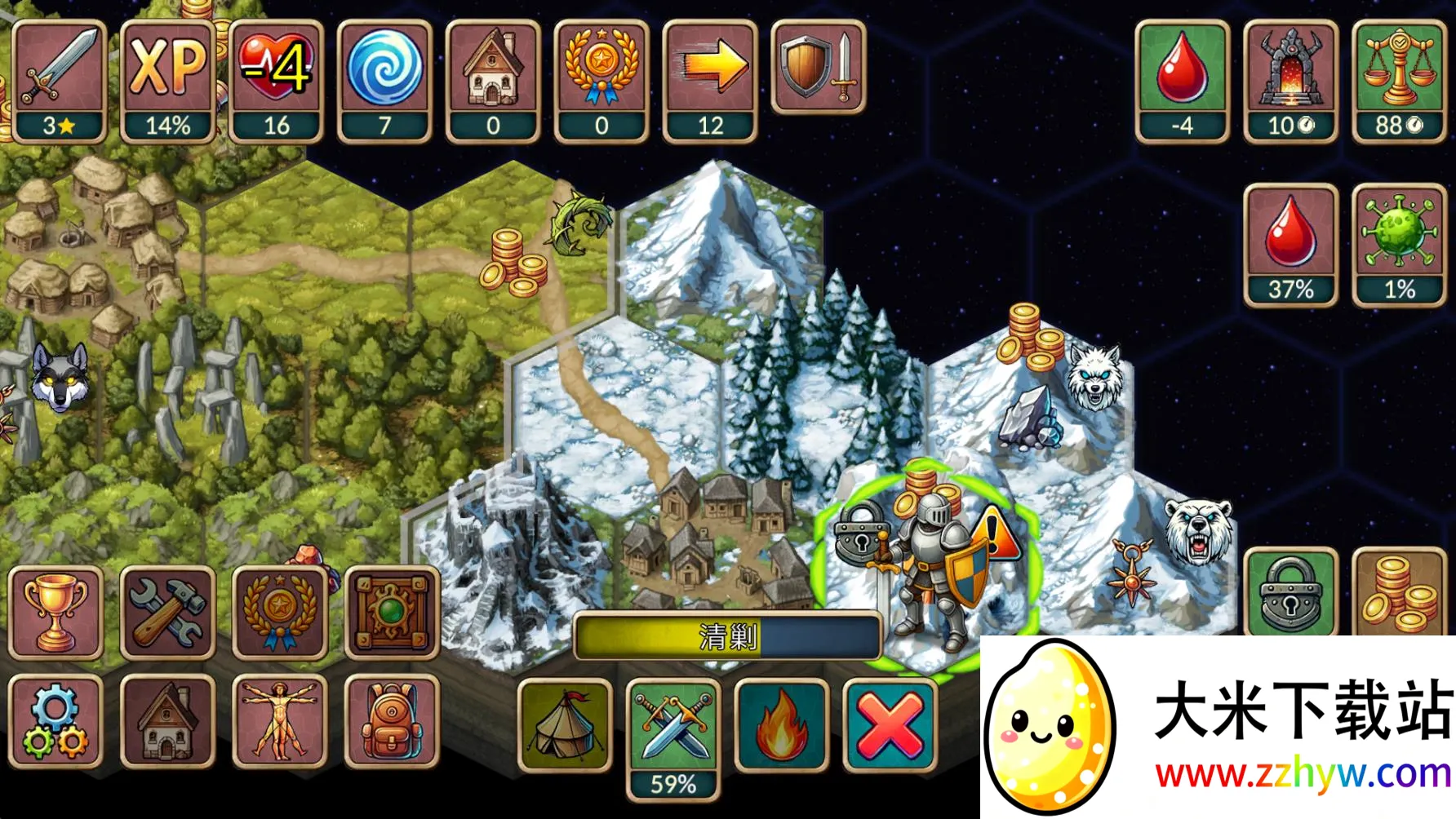Click the sword 3-star level icon
The height and width of the screenshot is (819, 1456).
59,82
